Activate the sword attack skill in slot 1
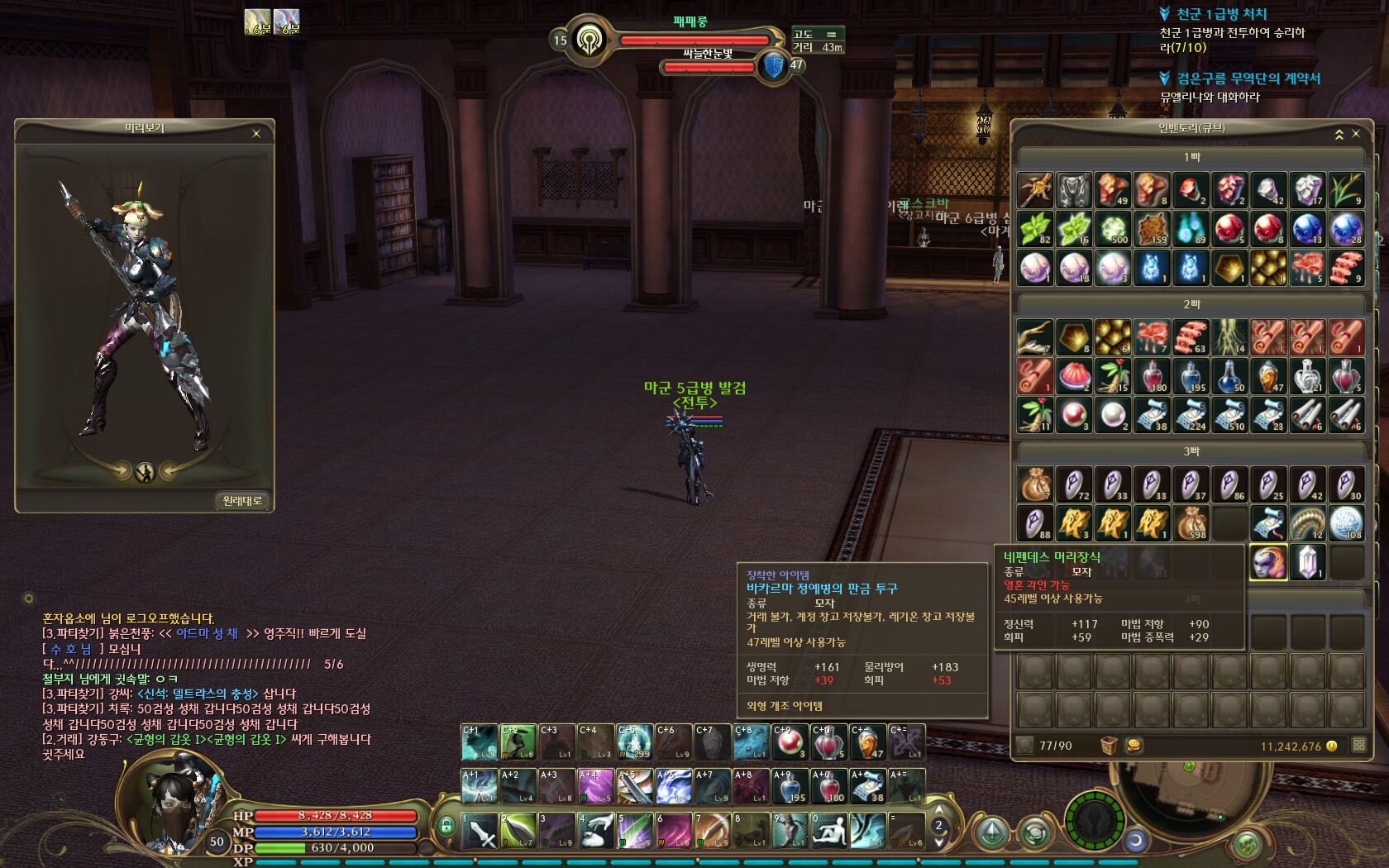This screenshot has height=868, width=1389. [x=479, y=831]
